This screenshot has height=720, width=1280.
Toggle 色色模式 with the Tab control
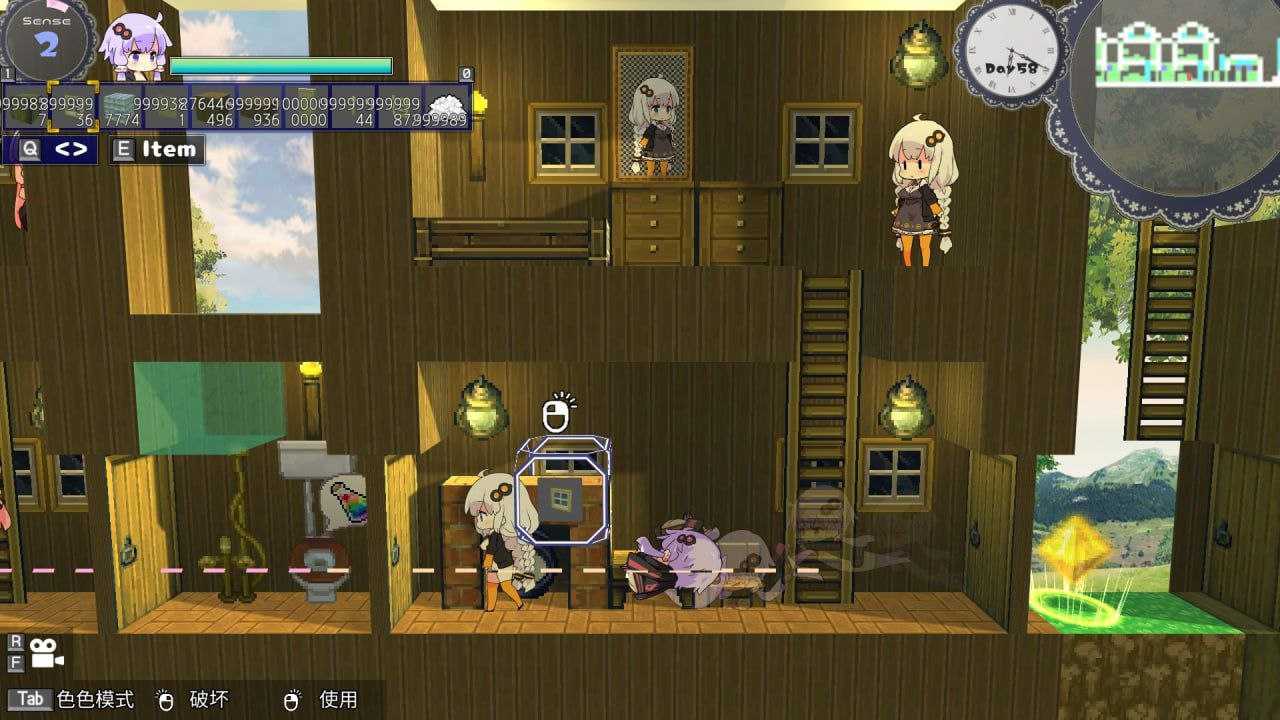(x=31, y=699)
